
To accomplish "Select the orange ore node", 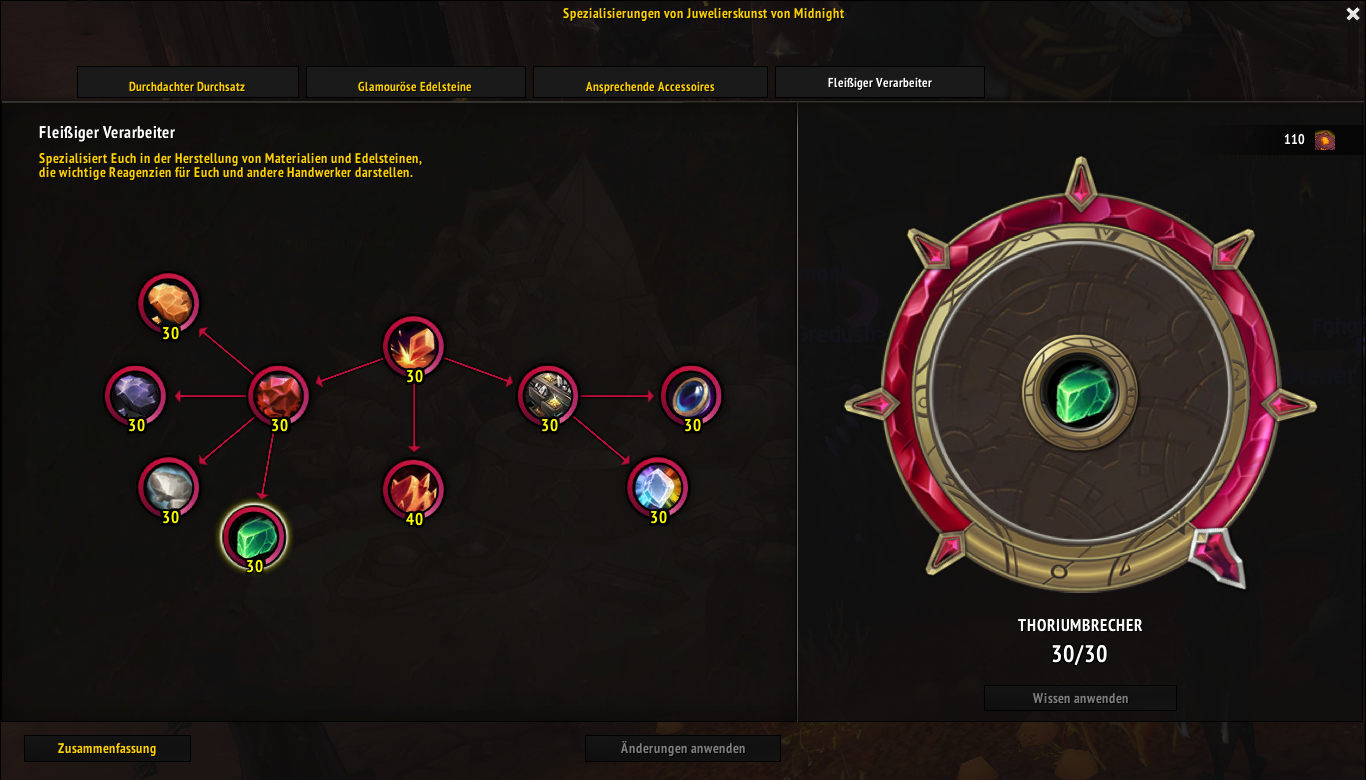I will pos(169,302).
